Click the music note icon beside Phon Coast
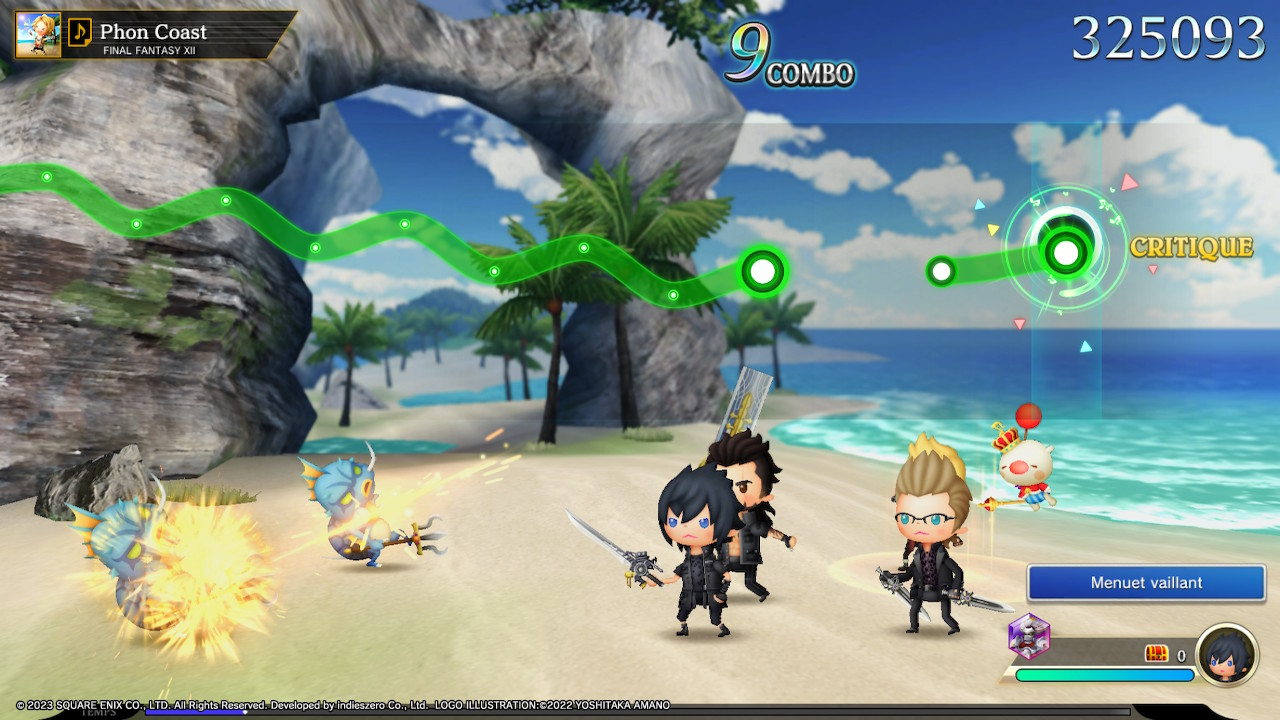 pyautogui.click(x=78, y=34)
